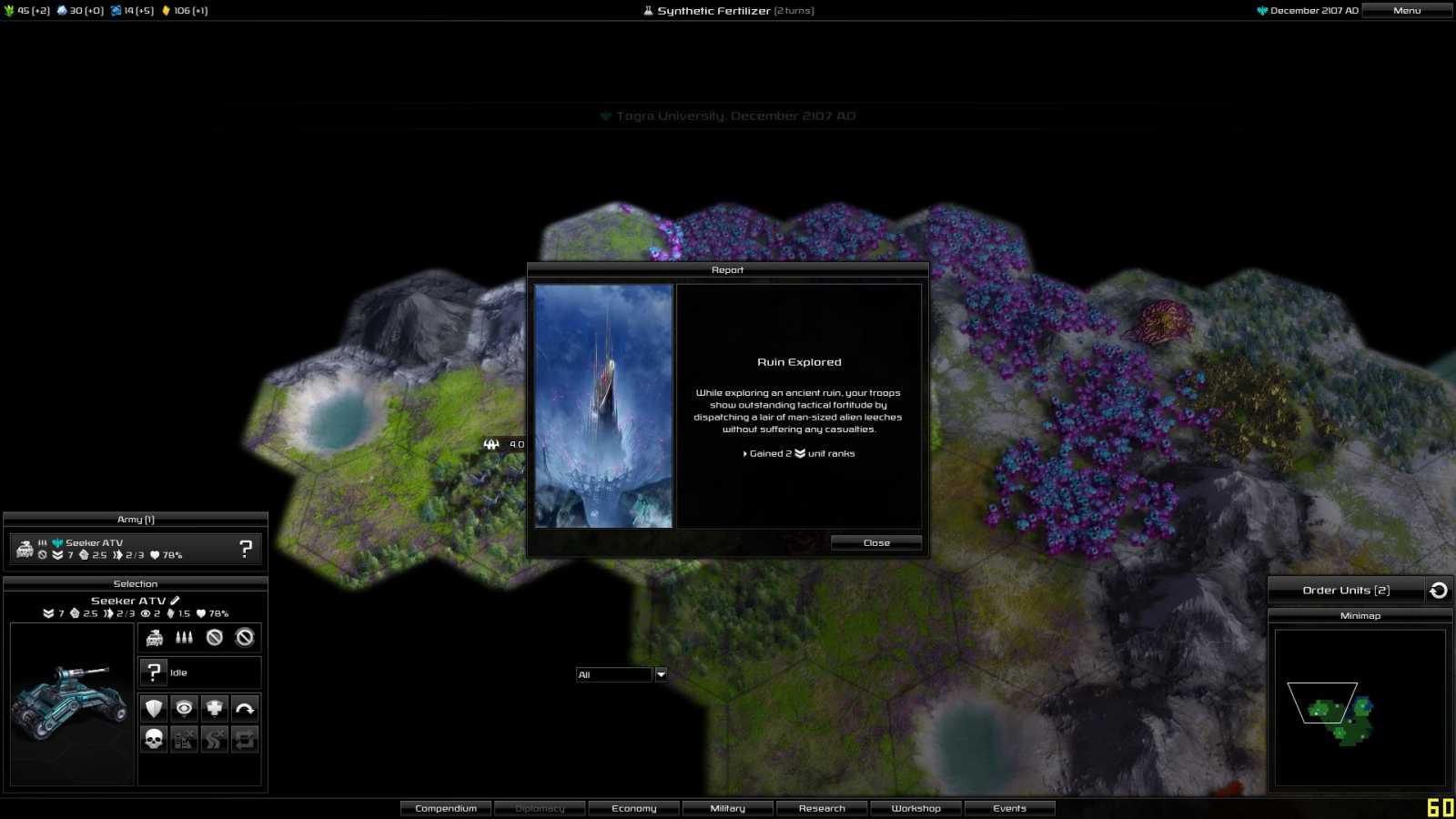This screenshot has height=819, width=1456.
Task: Click the refresh icon beside Order Units
Action: (1439, 590)
